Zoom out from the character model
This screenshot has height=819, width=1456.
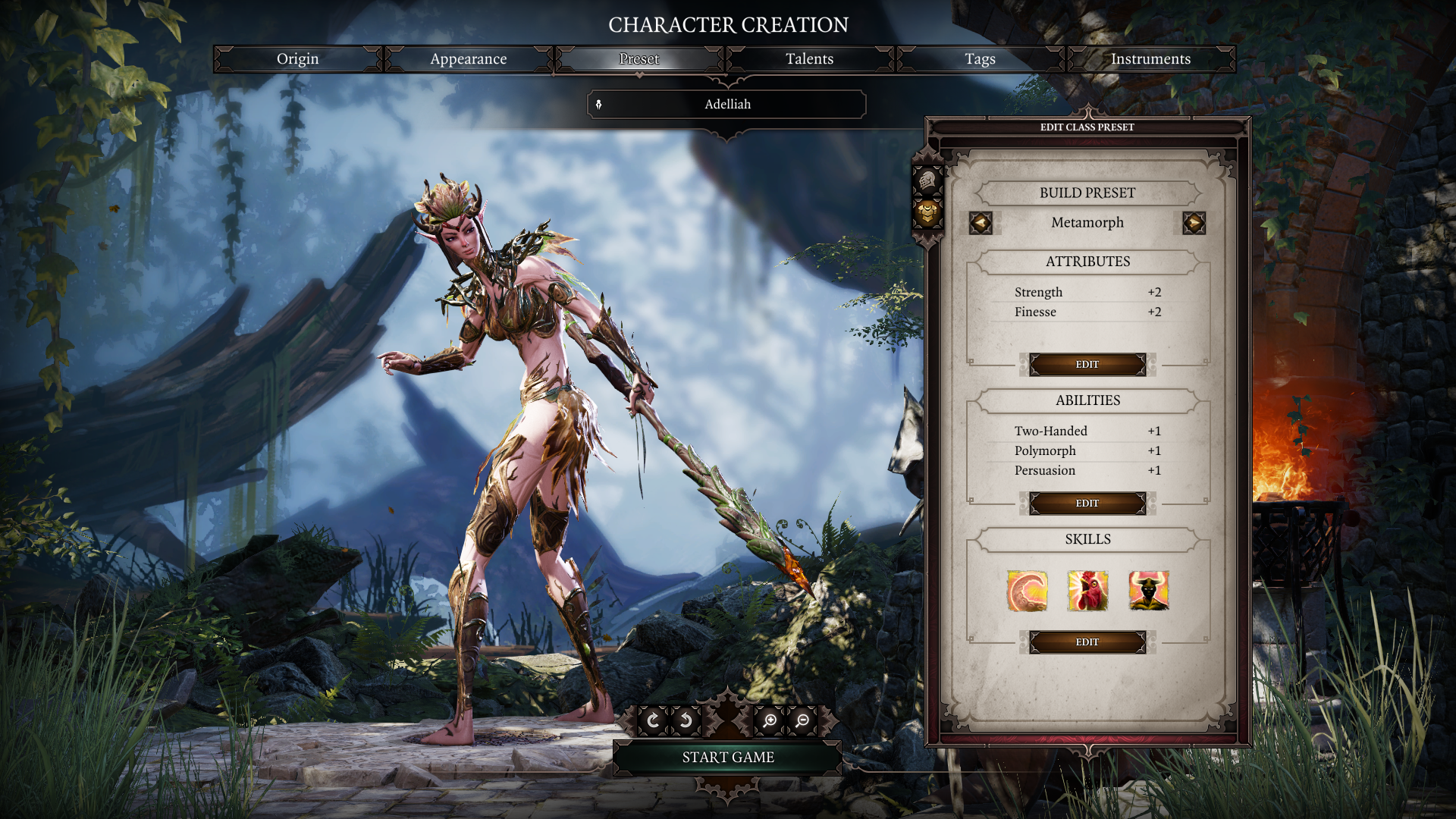pyautogui.click(x=802, y=720)
